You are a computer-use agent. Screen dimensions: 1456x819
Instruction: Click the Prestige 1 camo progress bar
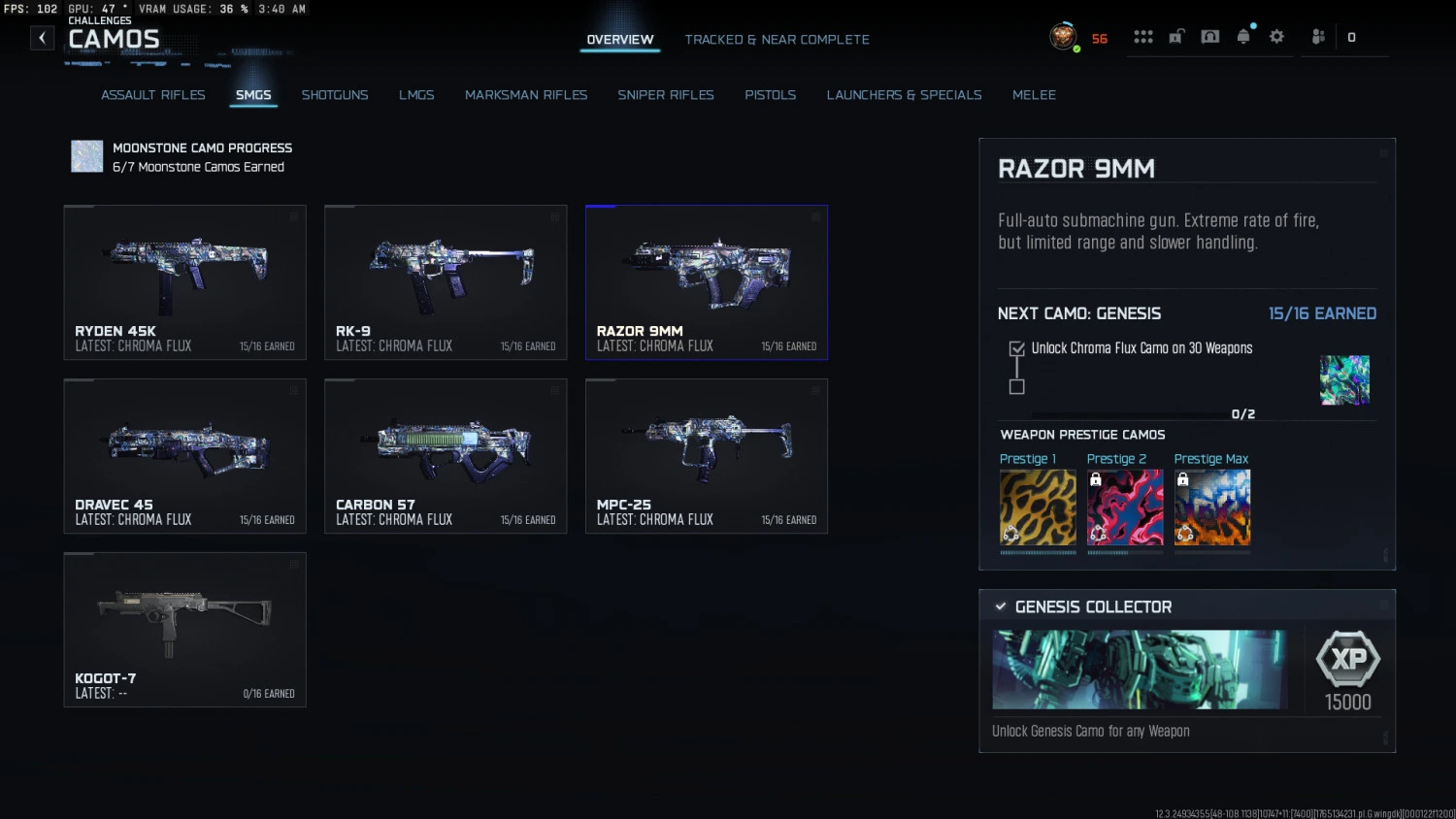1038,554
